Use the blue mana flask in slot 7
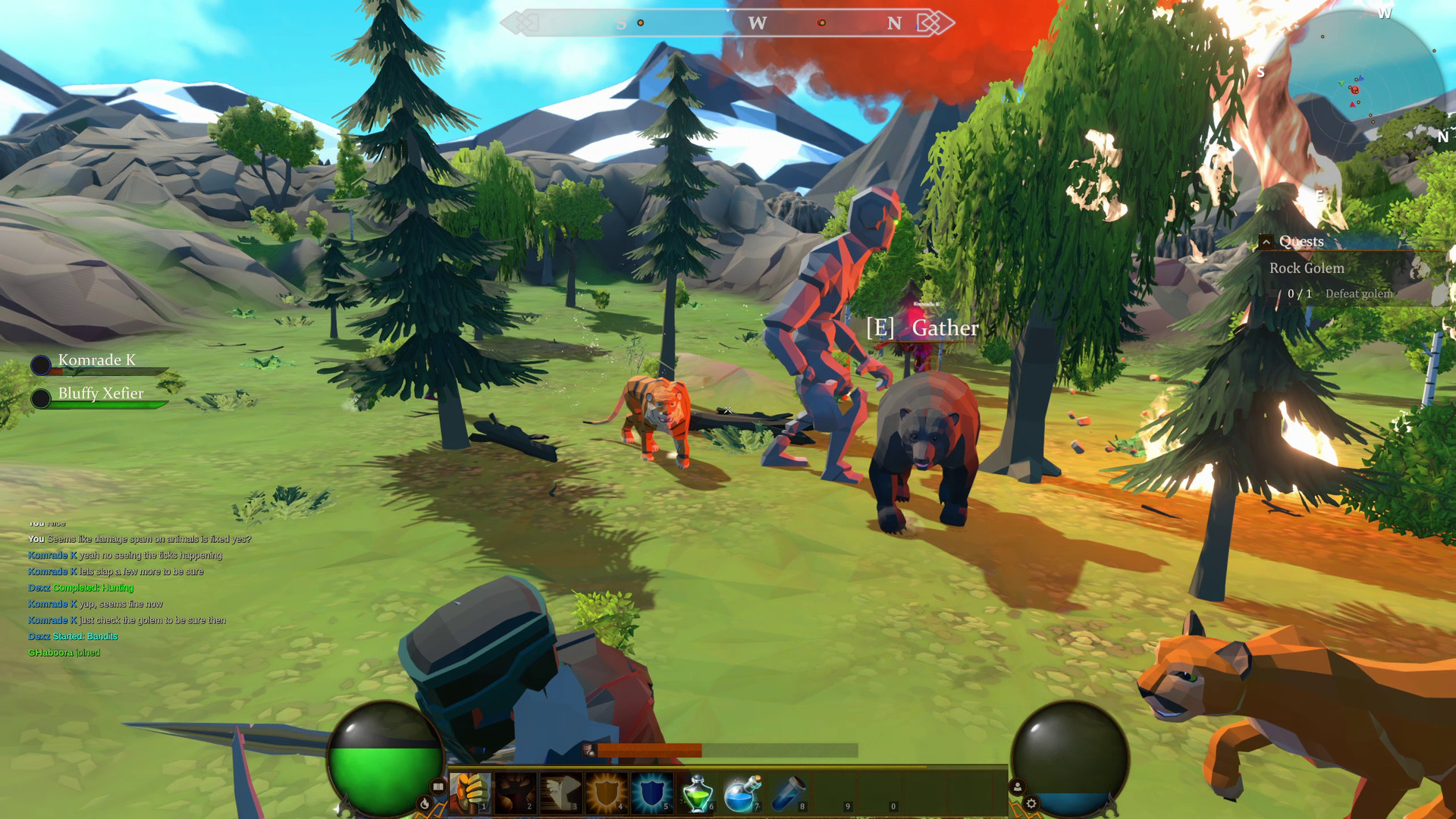Image resolution: width=1456 pixels, height=819 pixels. coord(742,792)
